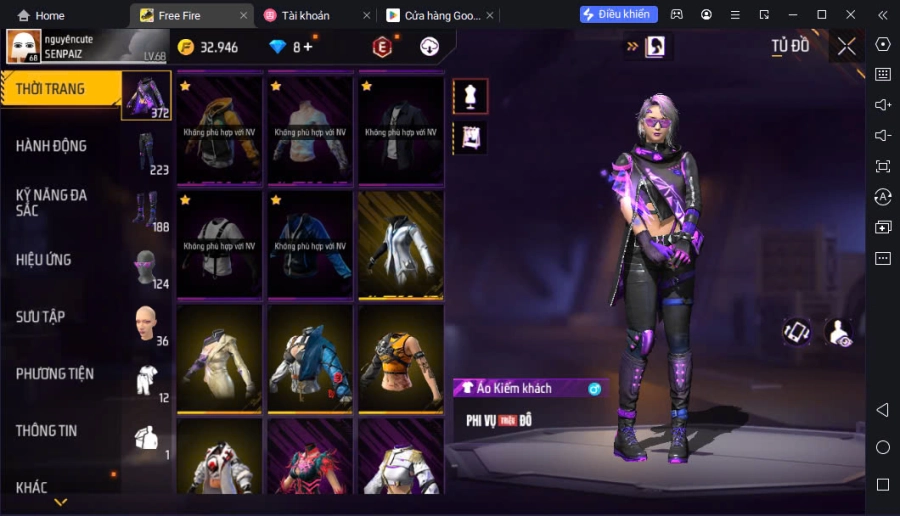Choose the orange crop top item

click(401, 357)
